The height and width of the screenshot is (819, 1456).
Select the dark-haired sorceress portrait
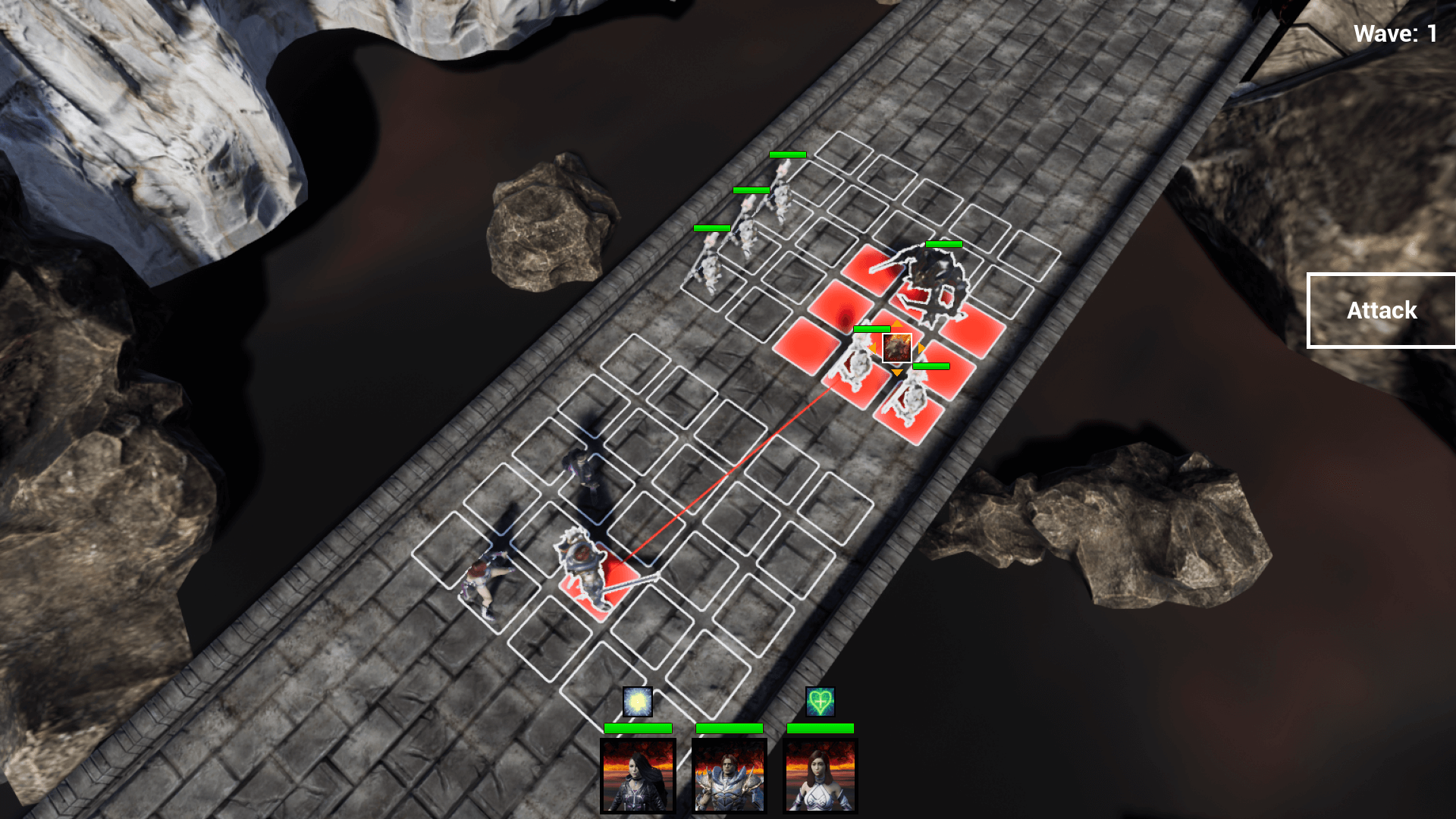click(x=638, y=776)
